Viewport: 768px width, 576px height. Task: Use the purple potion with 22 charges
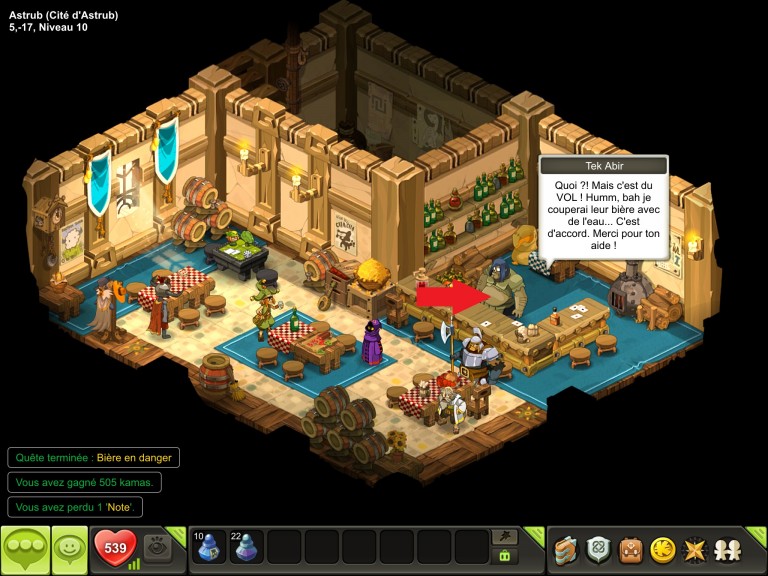tap(246, 547)
